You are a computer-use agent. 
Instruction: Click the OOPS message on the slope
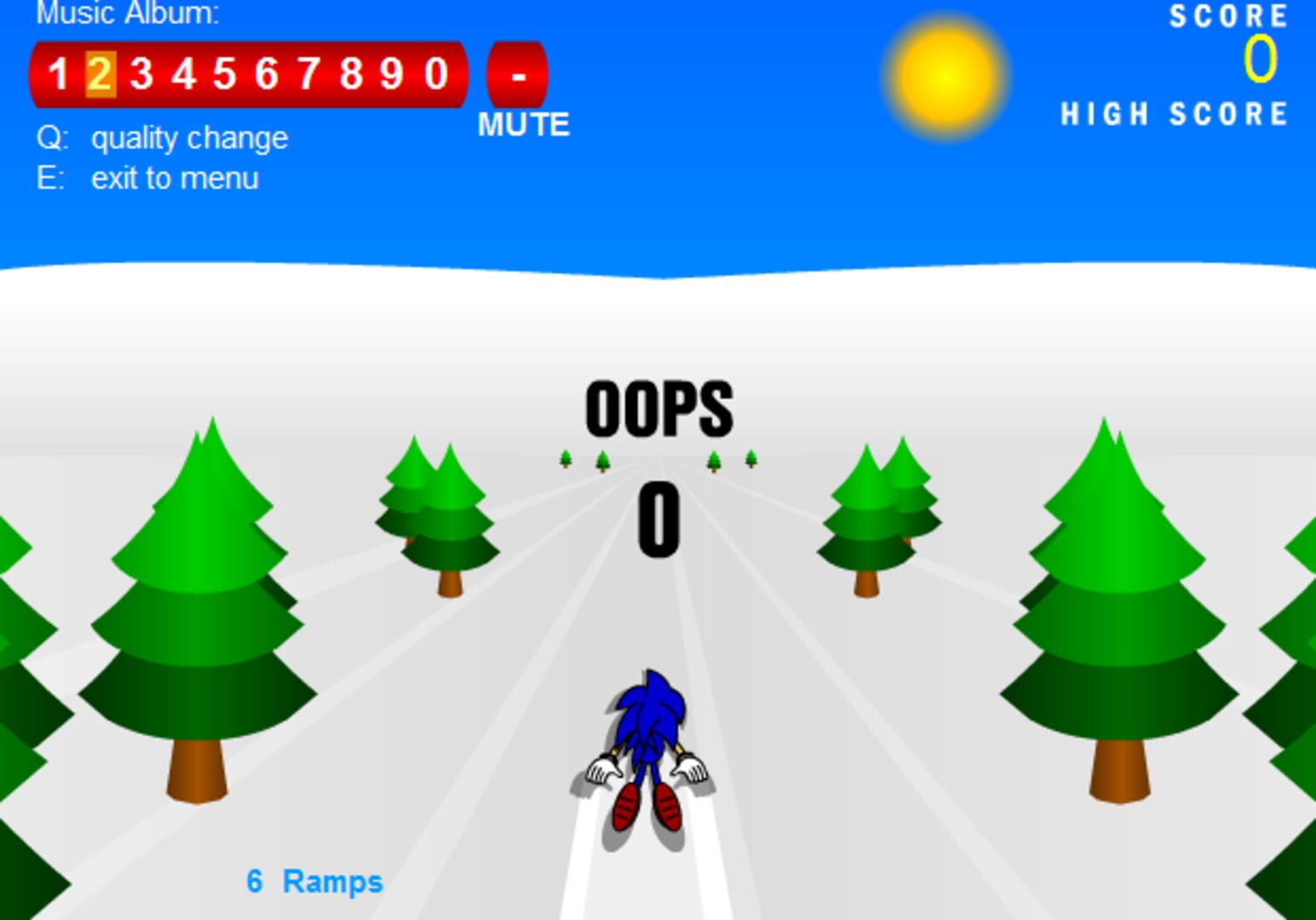pos(660,409)
